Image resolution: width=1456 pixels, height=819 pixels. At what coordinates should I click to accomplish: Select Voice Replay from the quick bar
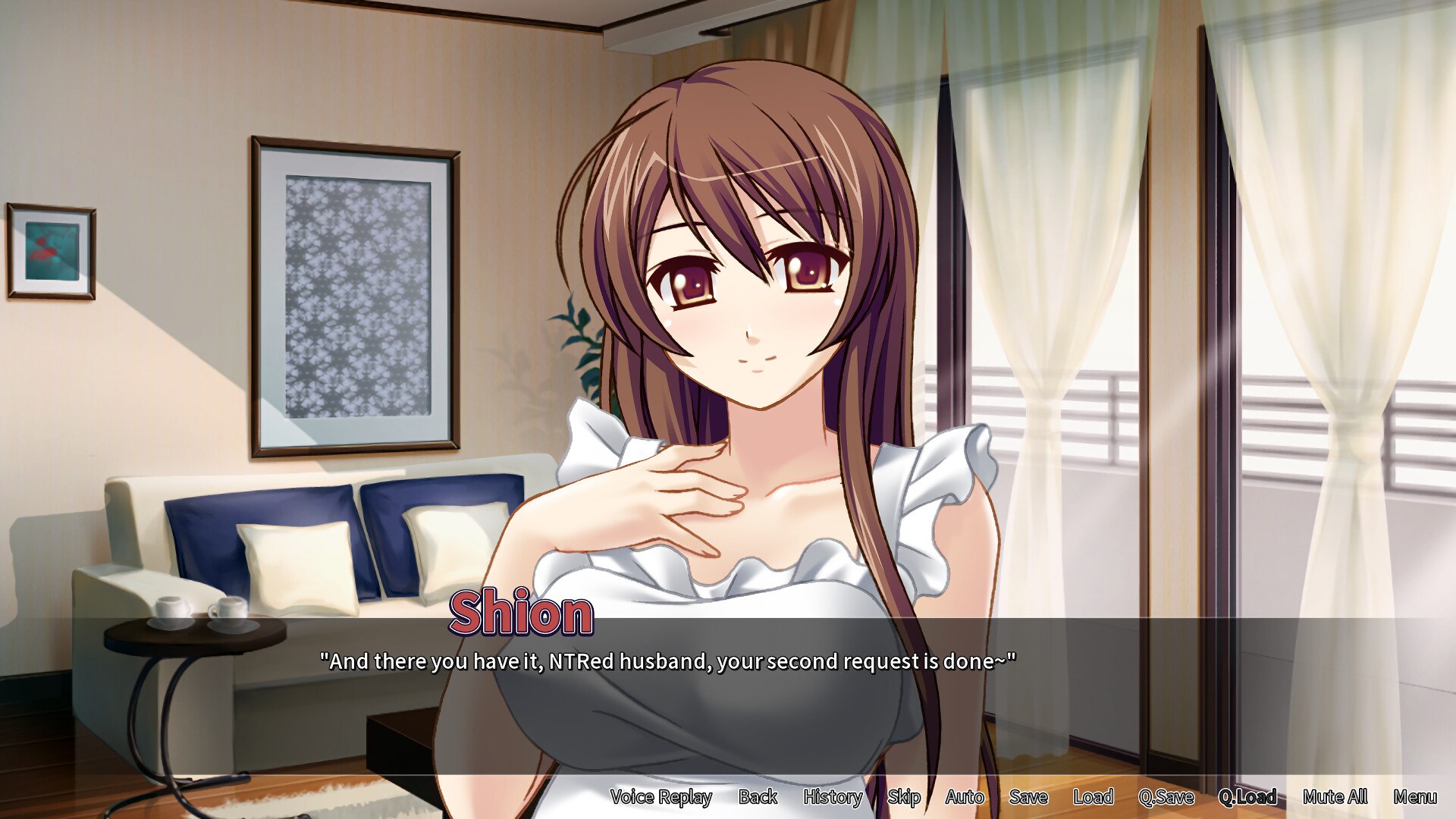pos(661,797)
